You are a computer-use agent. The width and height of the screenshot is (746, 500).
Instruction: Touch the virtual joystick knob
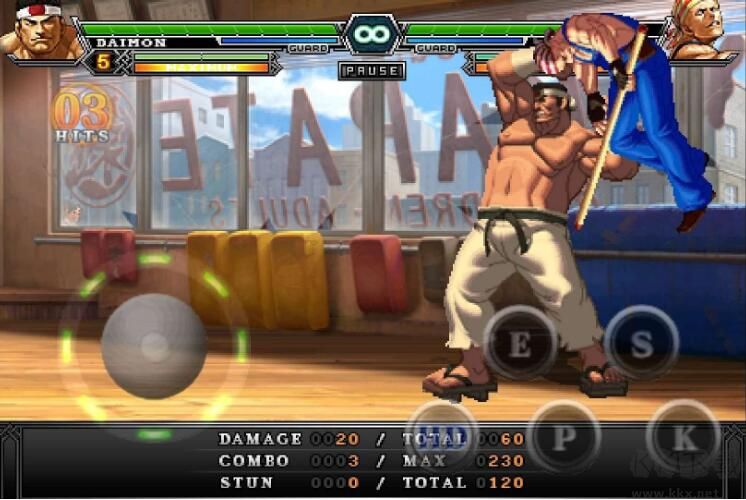(x=153, y=346)
